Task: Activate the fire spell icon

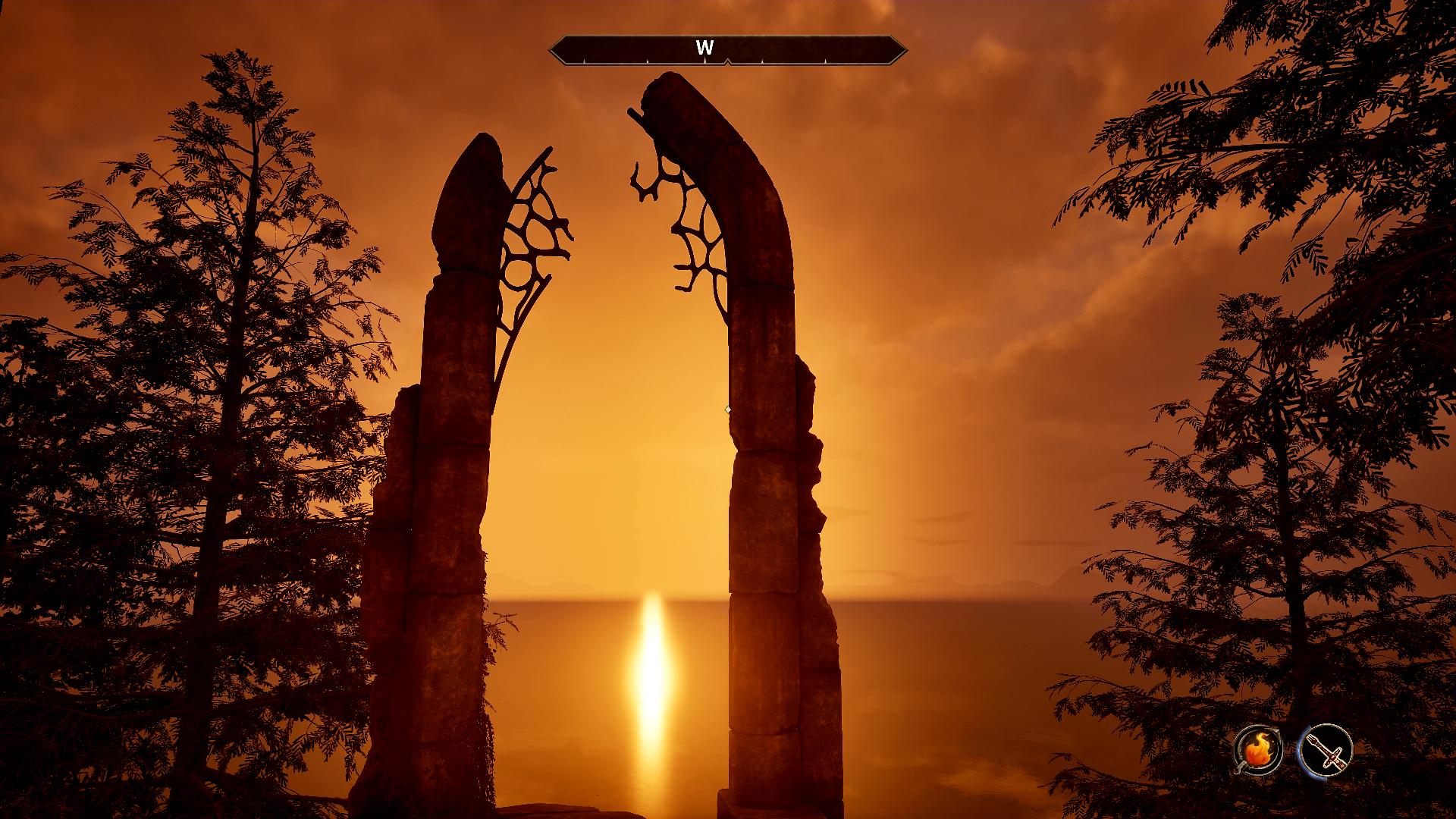Action: 1258,752
